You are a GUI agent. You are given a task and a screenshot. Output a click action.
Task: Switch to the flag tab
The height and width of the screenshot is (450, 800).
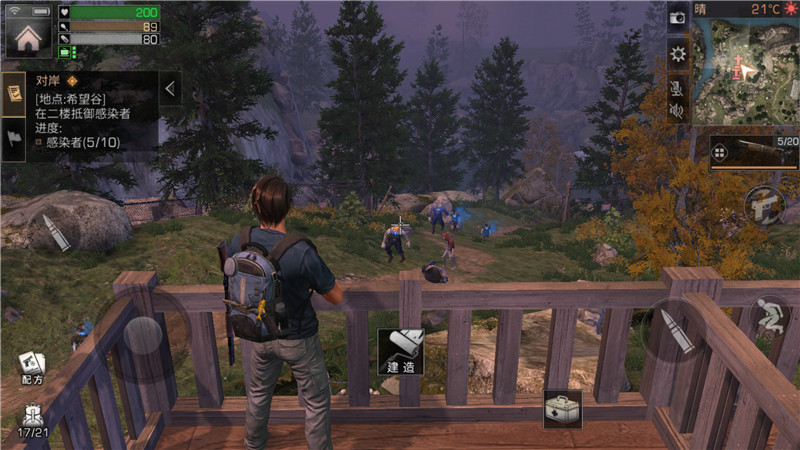(15, 140)
